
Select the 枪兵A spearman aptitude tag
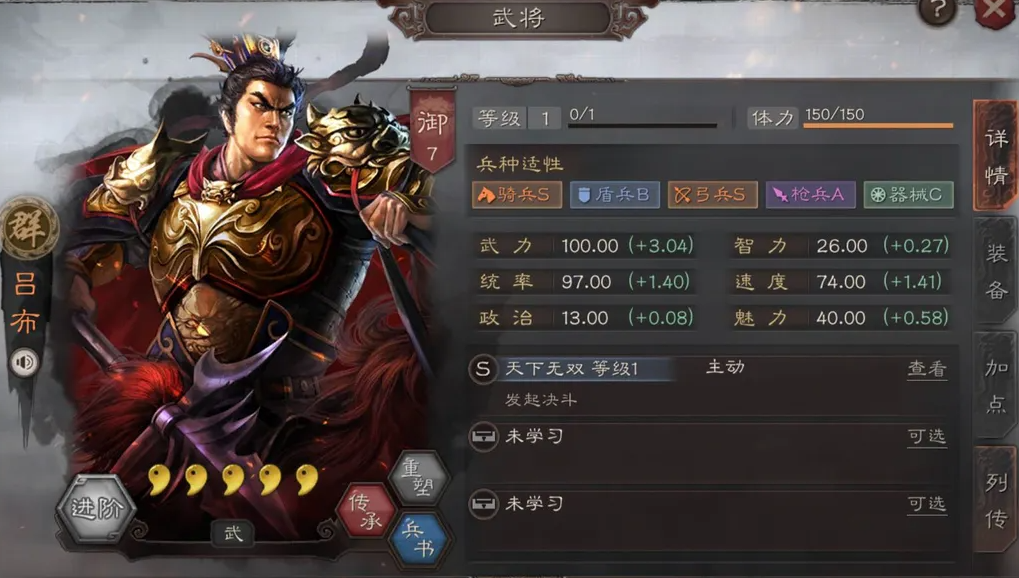[810, 195]
